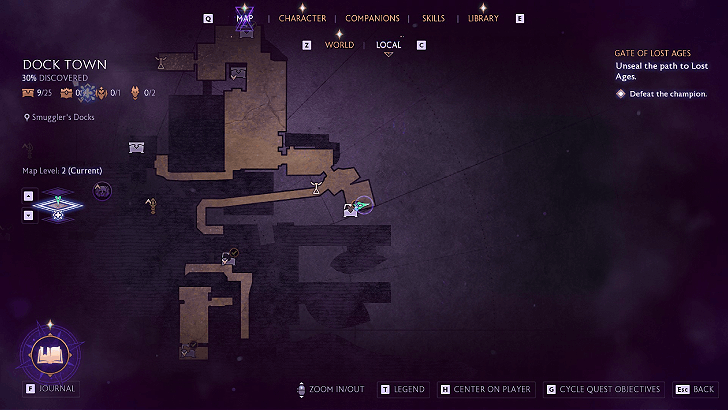Click the chalice marker in the central corridor
This screenshot has width=728, height=410.
click(317, 187)
